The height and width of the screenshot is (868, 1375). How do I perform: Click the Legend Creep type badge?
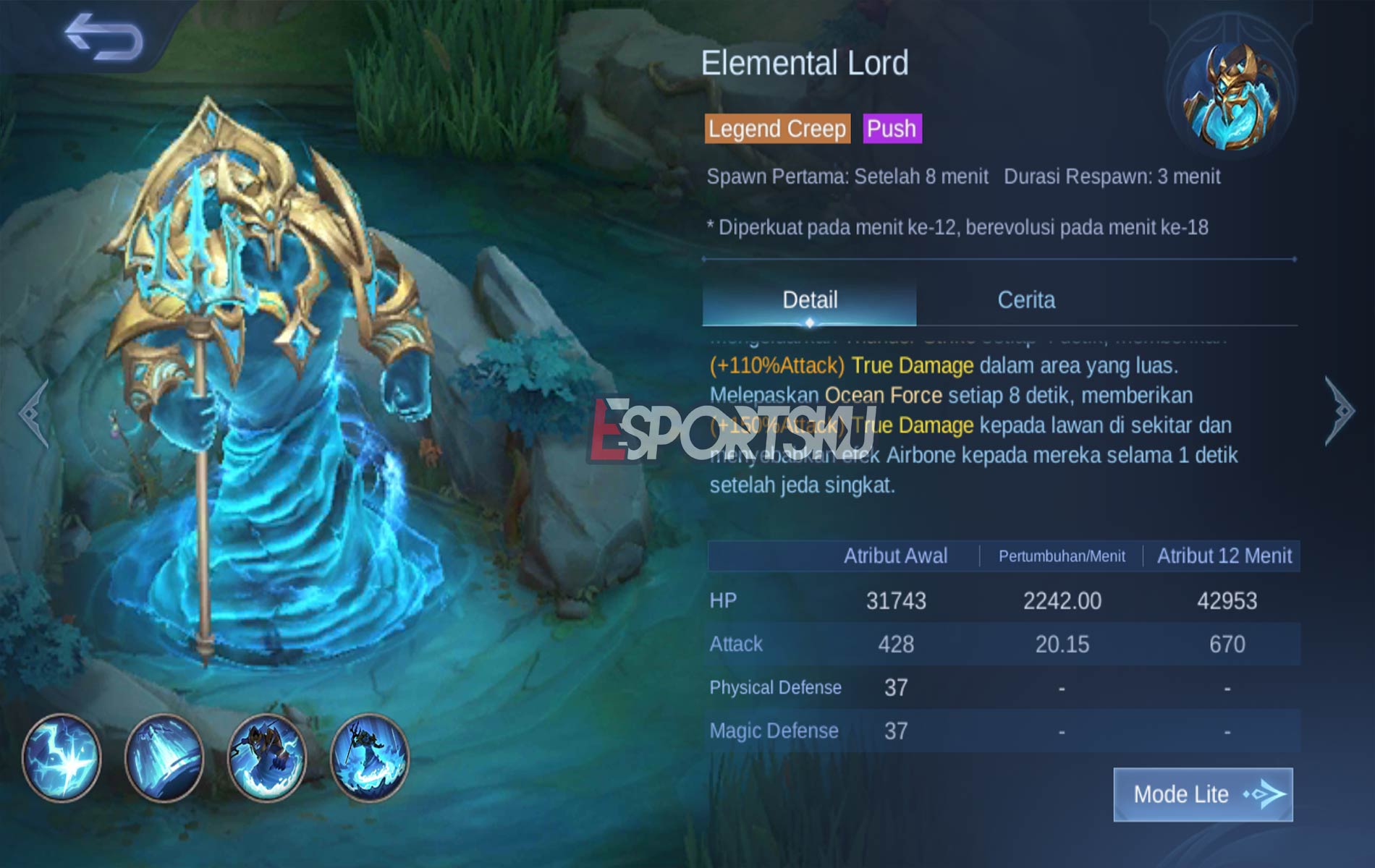point(777,129)
